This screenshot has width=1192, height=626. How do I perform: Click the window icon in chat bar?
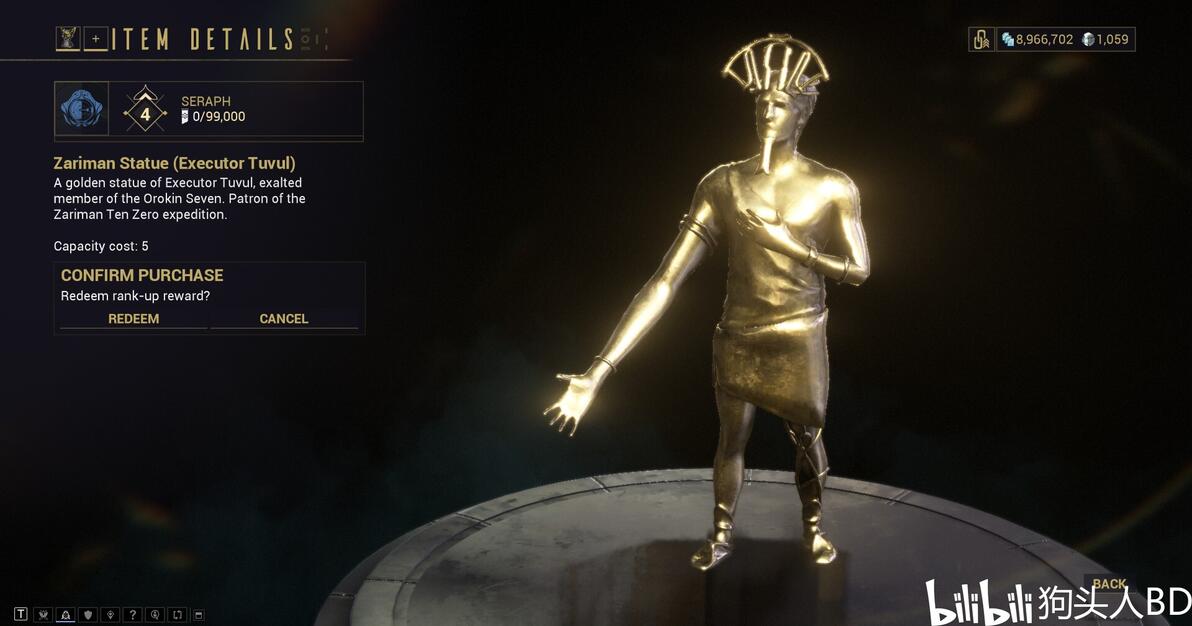pos(198,614)
